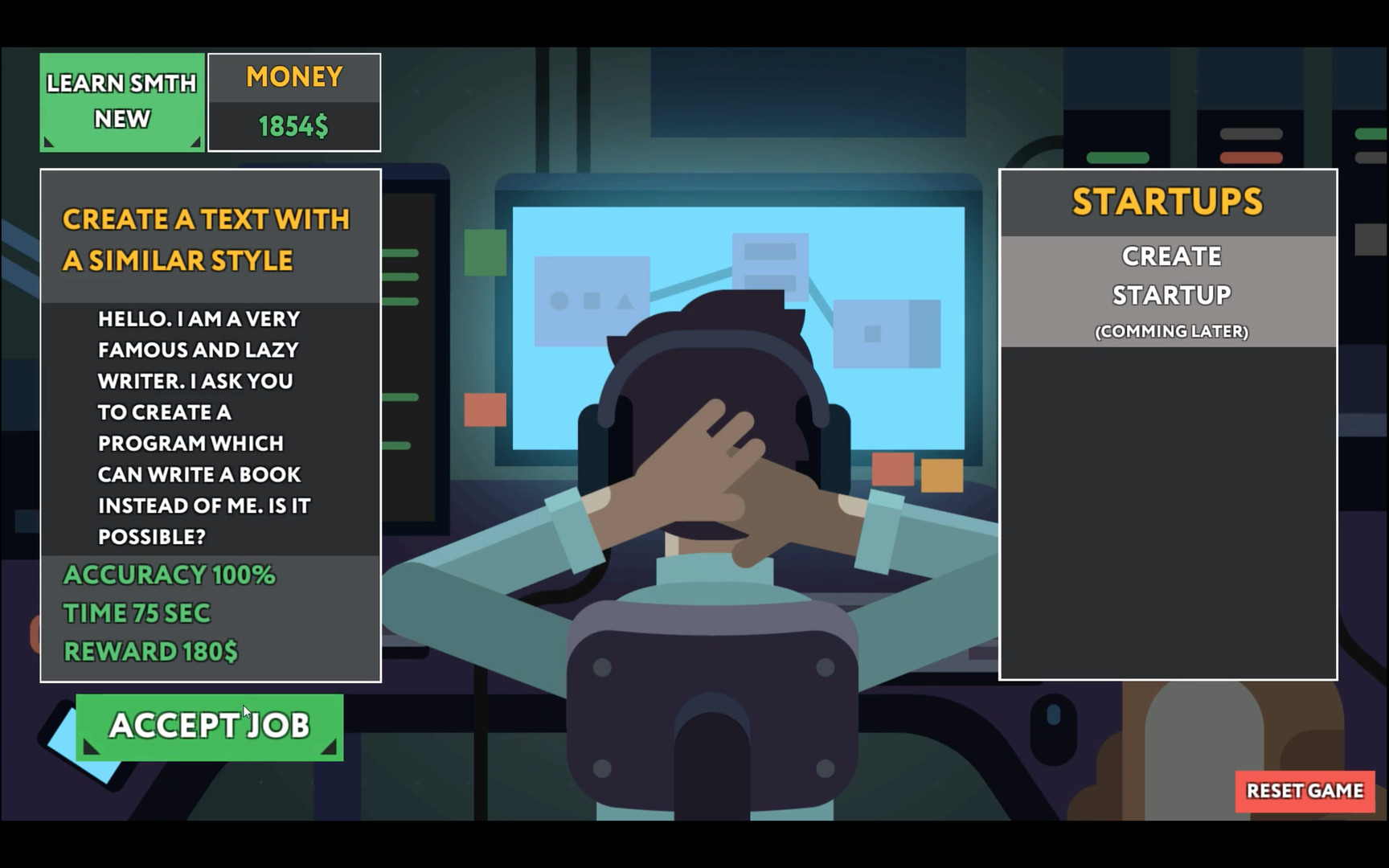Select the job title CREATE A TEXT WITH A SIMILAR STYLE

(207, 239)
